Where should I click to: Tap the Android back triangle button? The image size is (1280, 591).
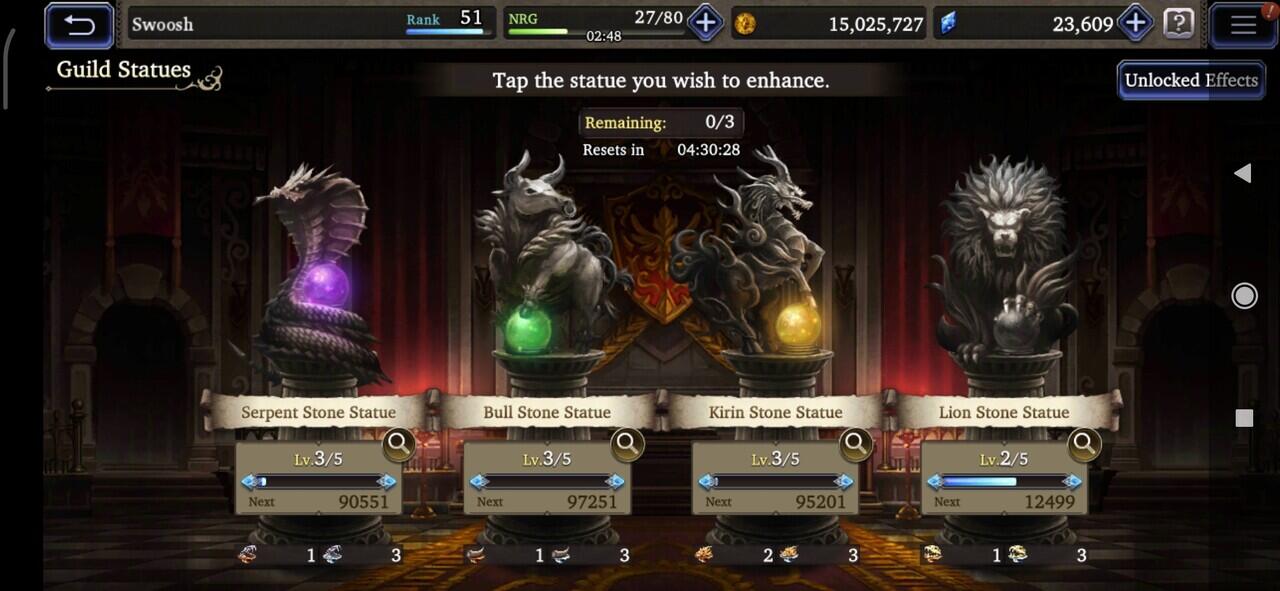pyautogui.click(x=1243, y=174)
